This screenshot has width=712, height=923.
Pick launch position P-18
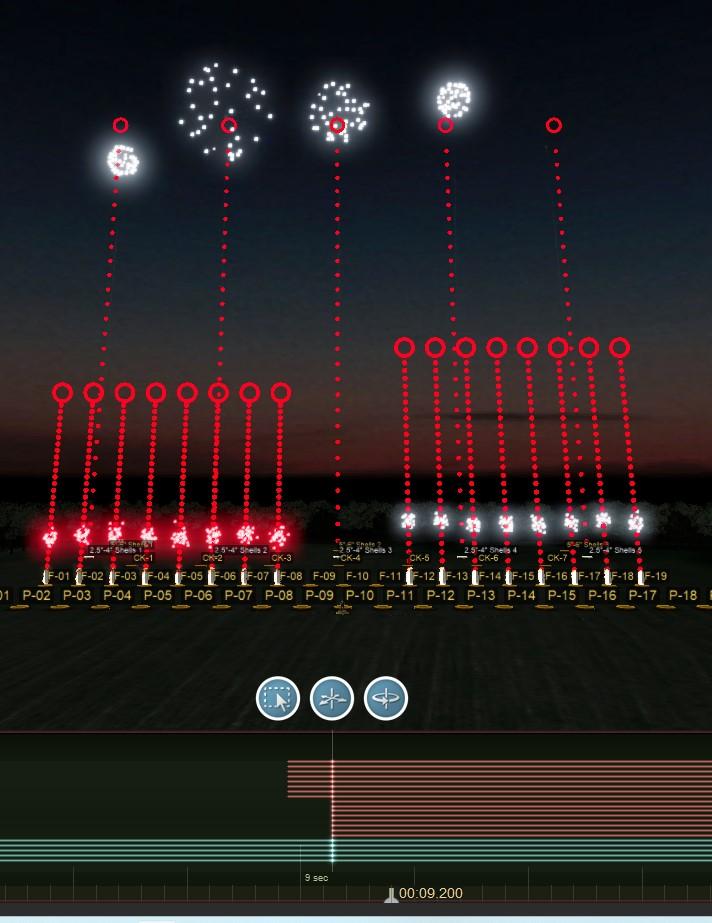682,596
